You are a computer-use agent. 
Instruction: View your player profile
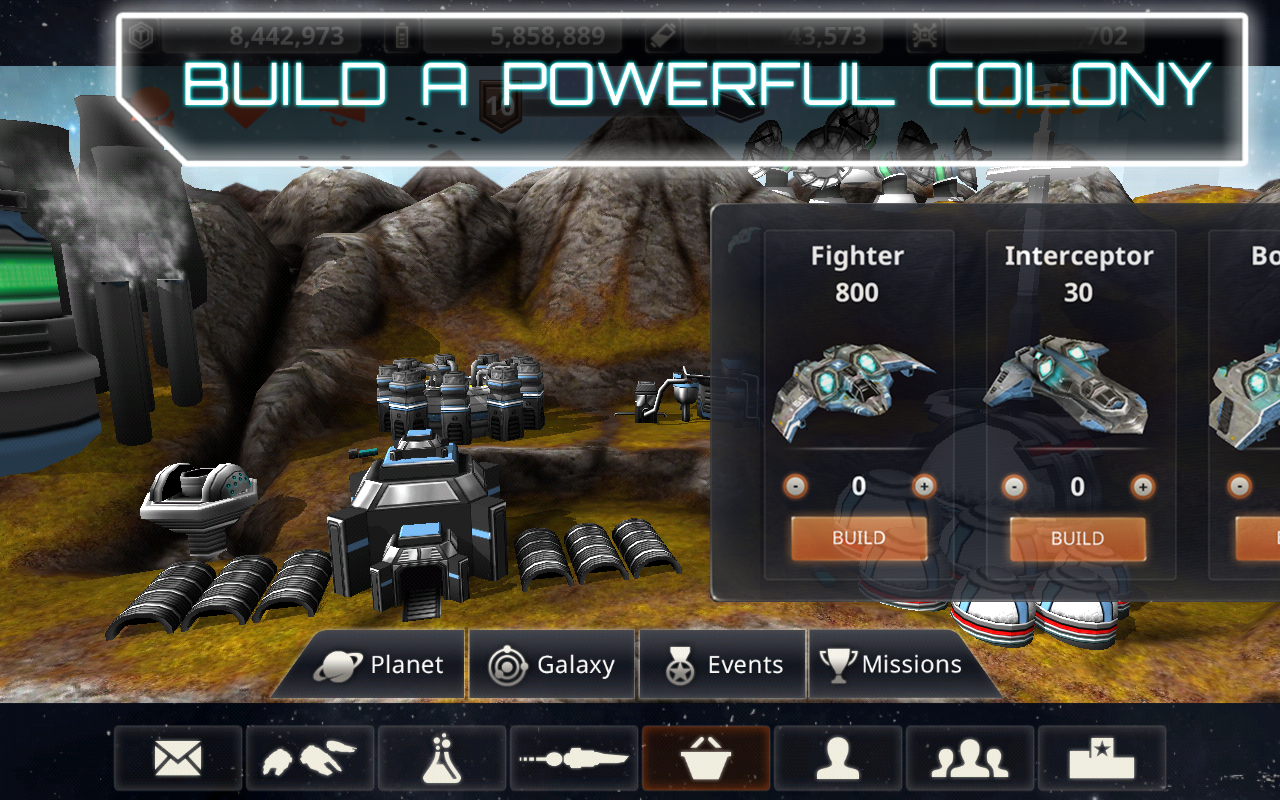tap(837, 757)
